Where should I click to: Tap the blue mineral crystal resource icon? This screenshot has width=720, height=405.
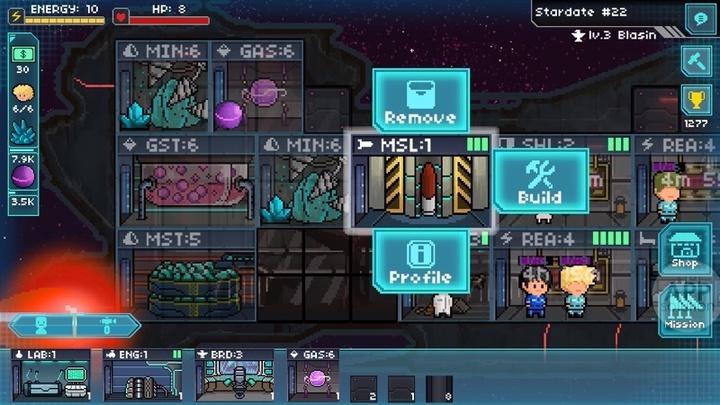pos(22,133)
